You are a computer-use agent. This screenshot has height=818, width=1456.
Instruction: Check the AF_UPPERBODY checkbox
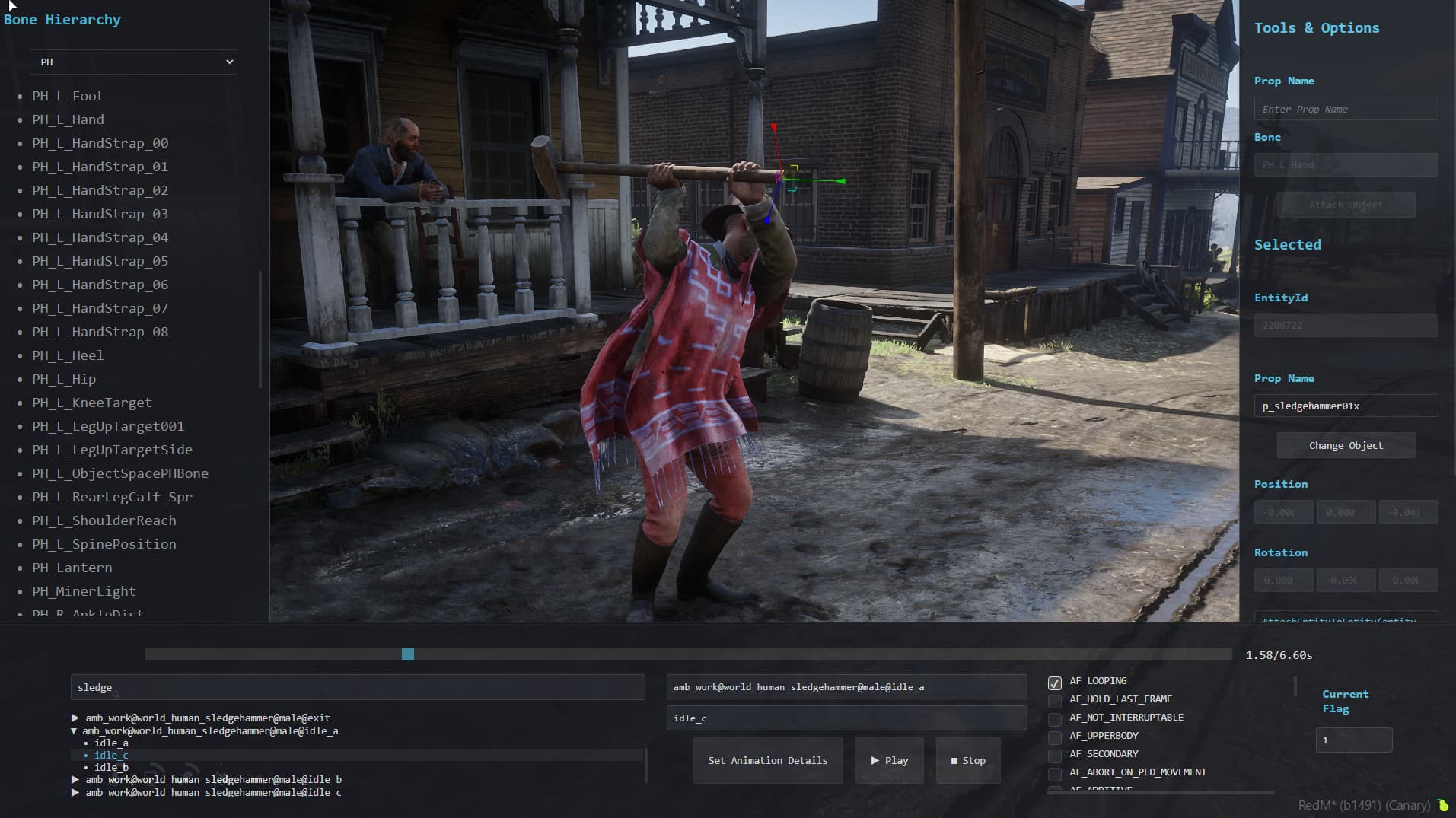(x=1056, y=736)
